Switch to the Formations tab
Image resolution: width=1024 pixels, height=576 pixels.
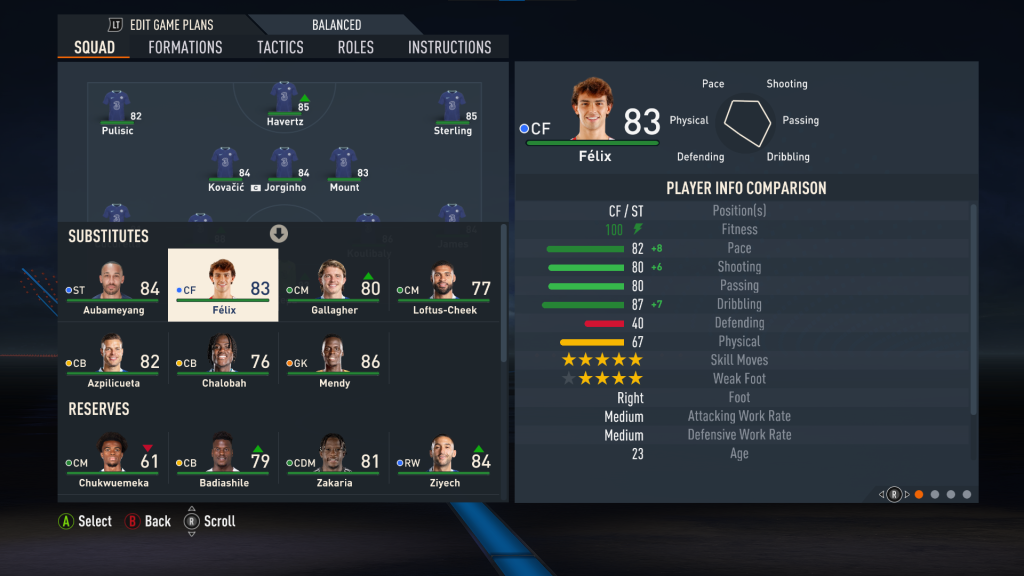[x=185, y=47]
